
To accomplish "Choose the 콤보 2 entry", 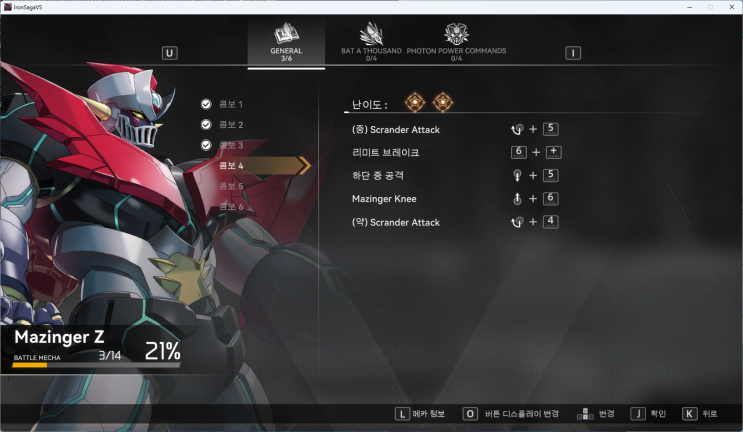I will click(230, 125).
